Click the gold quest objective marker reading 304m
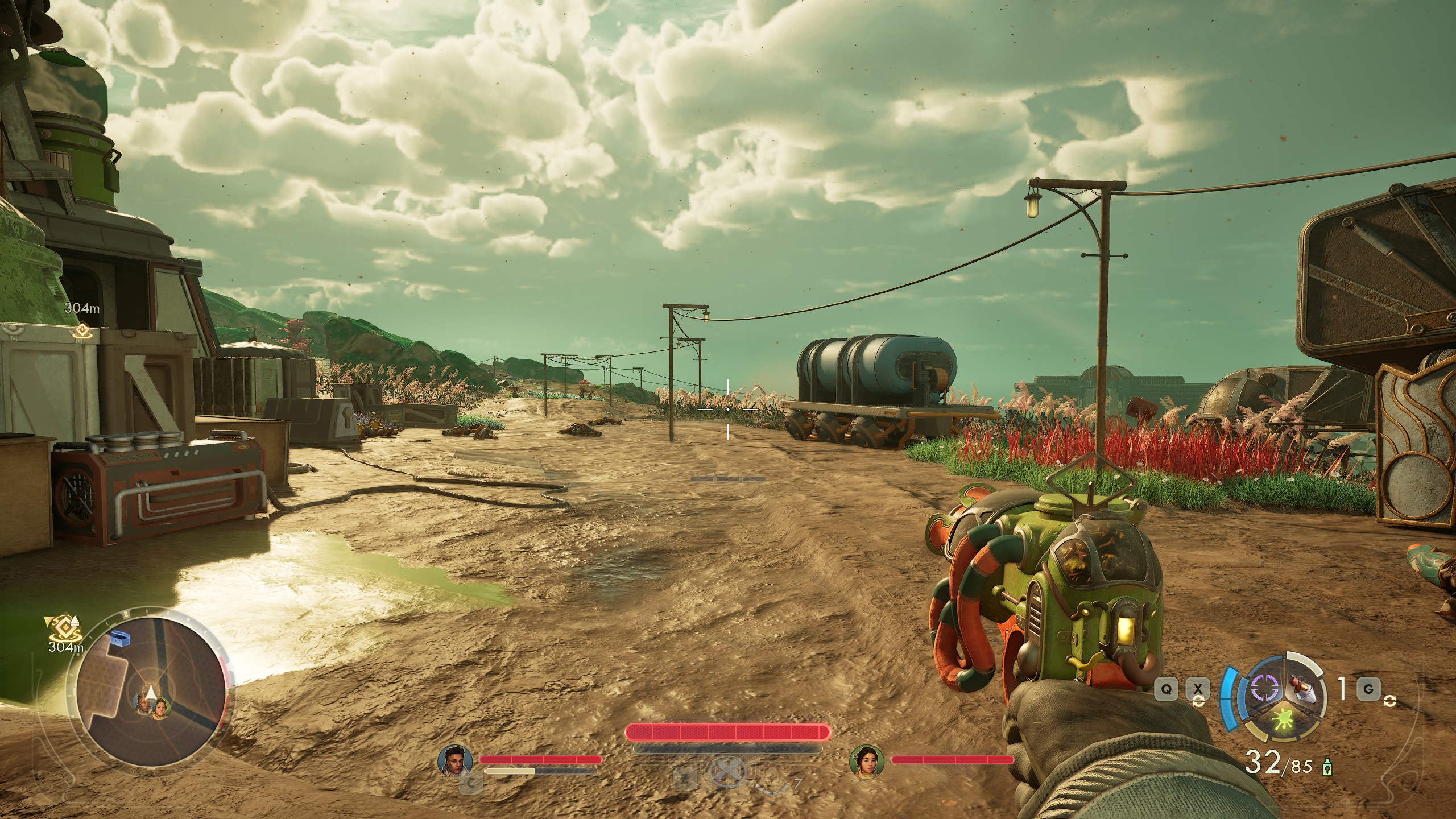Image resolution: width=1456 pixels, height=819 pixels. pyautogui.click(x=84, y=330)
